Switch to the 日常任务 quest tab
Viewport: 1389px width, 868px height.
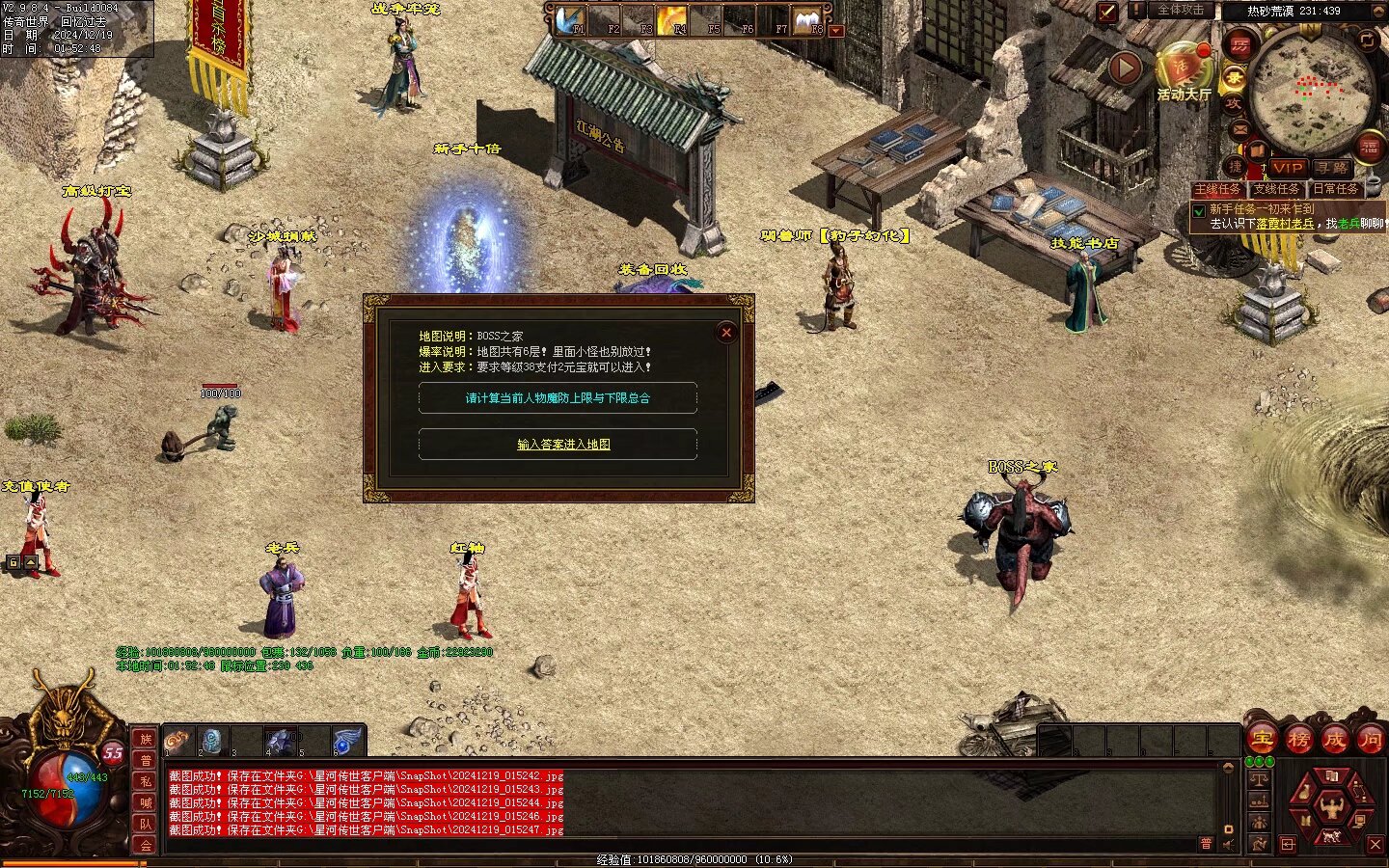tap(1335, 190)
